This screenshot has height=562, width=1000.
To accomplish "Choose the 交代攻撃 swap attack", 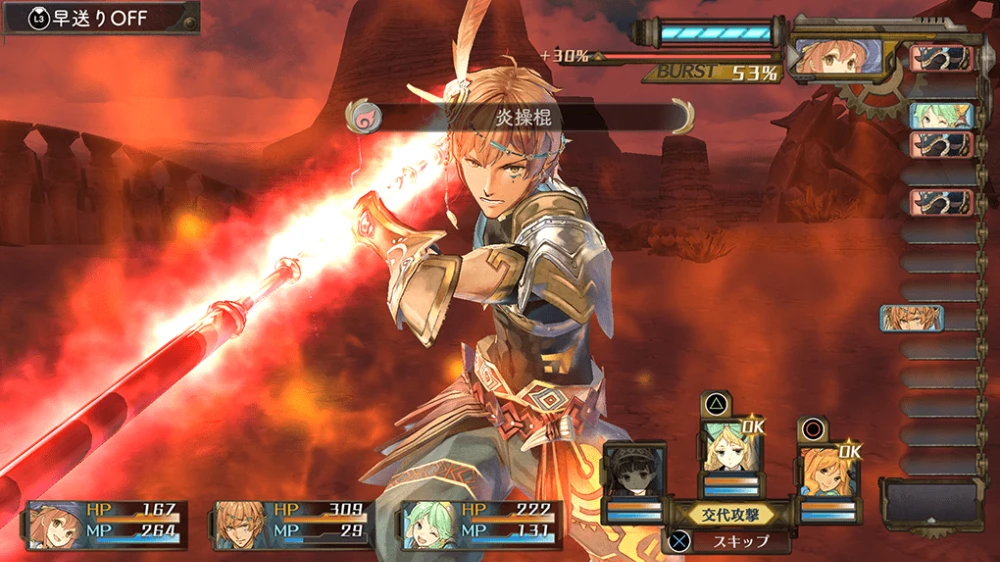I will pyautogui.click(x=729, y=514).
